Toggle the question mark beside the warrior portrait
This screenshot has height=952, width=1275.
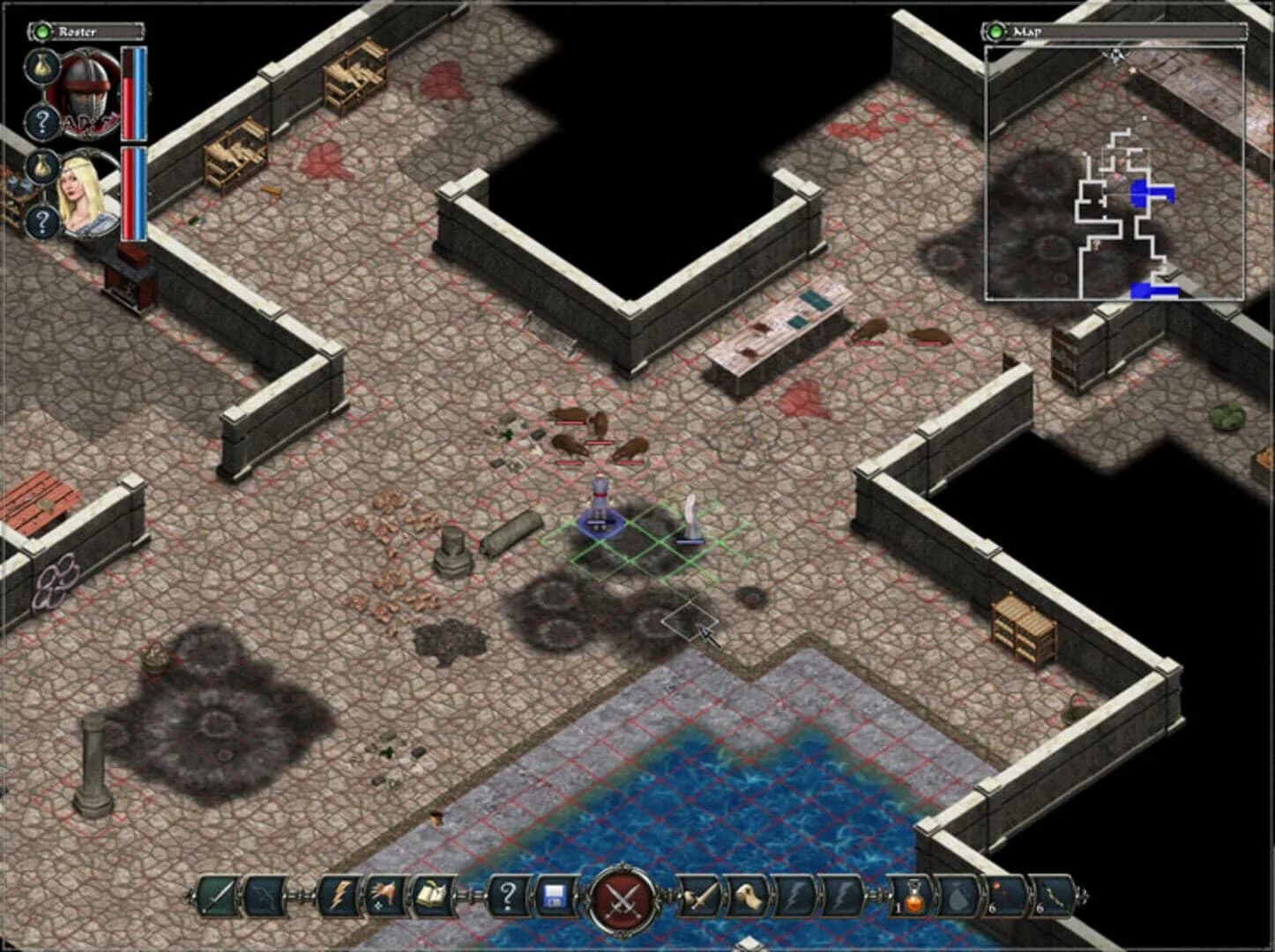(43, 121)
